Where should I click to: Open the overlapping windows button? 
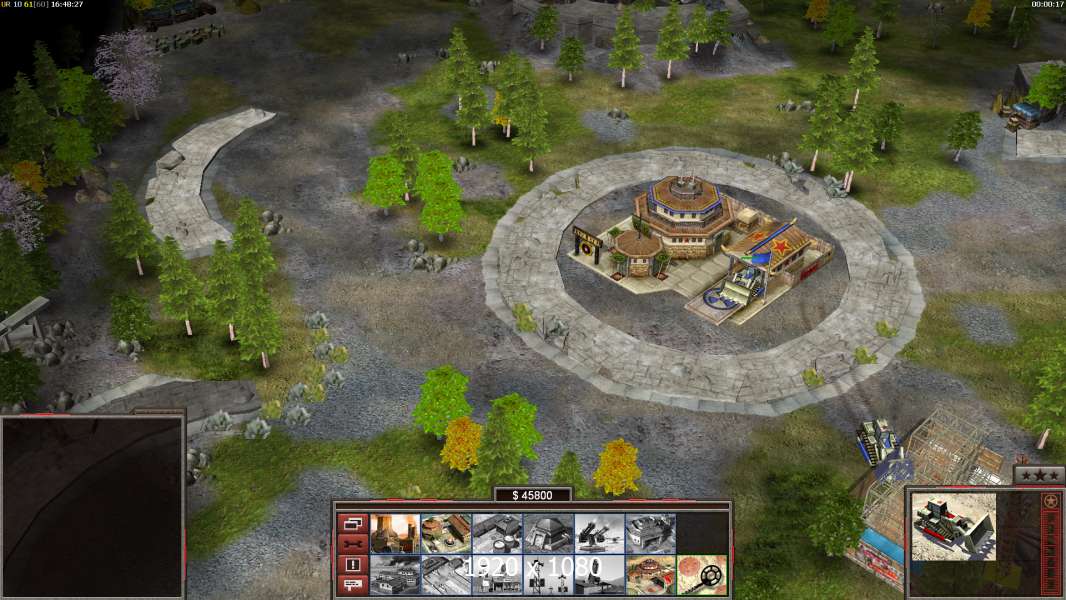coord(352,523)
